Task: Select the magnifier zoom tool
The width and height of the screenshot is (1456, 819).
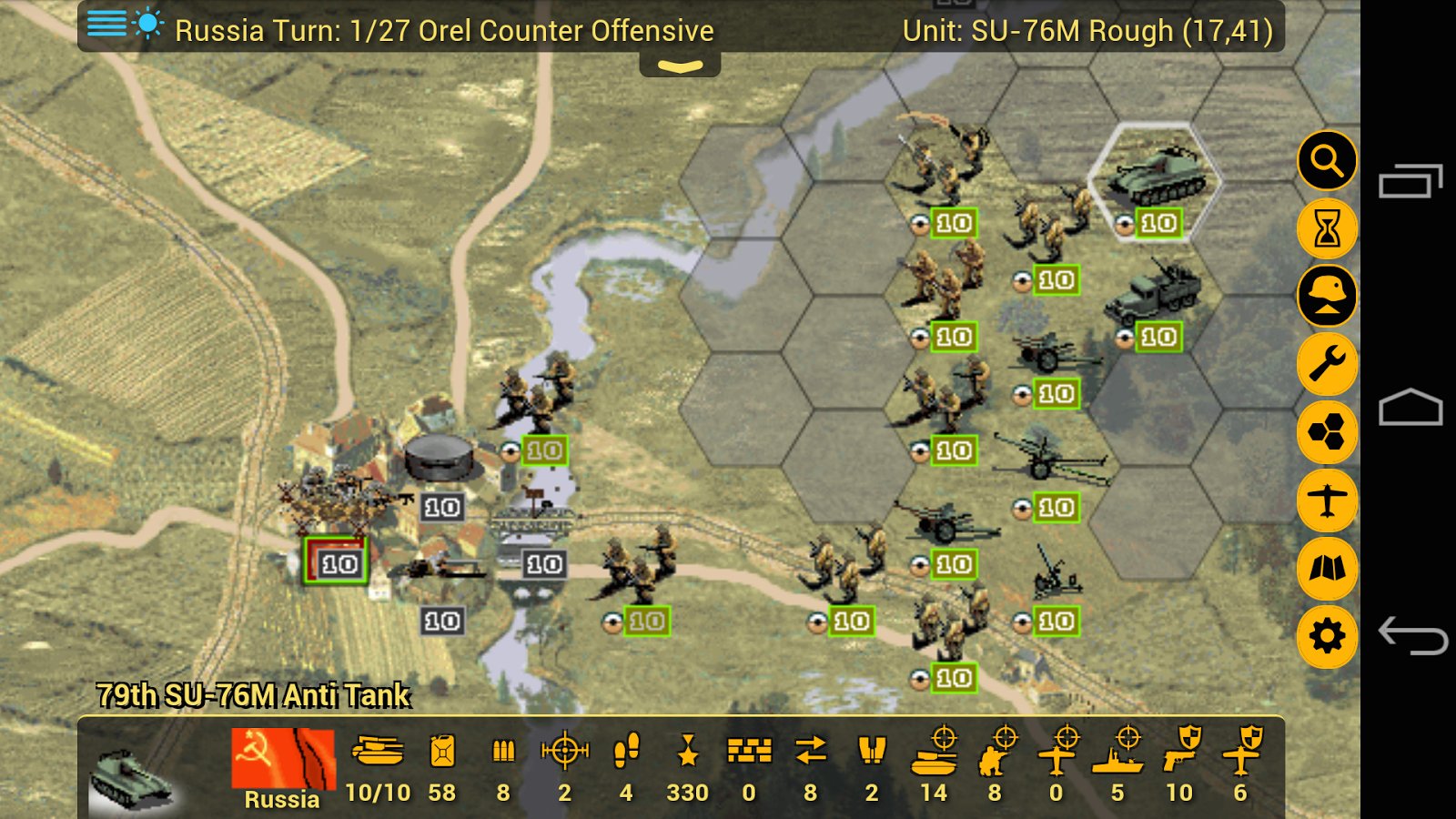Action: pyautogui.click(x=1328, y=161)
